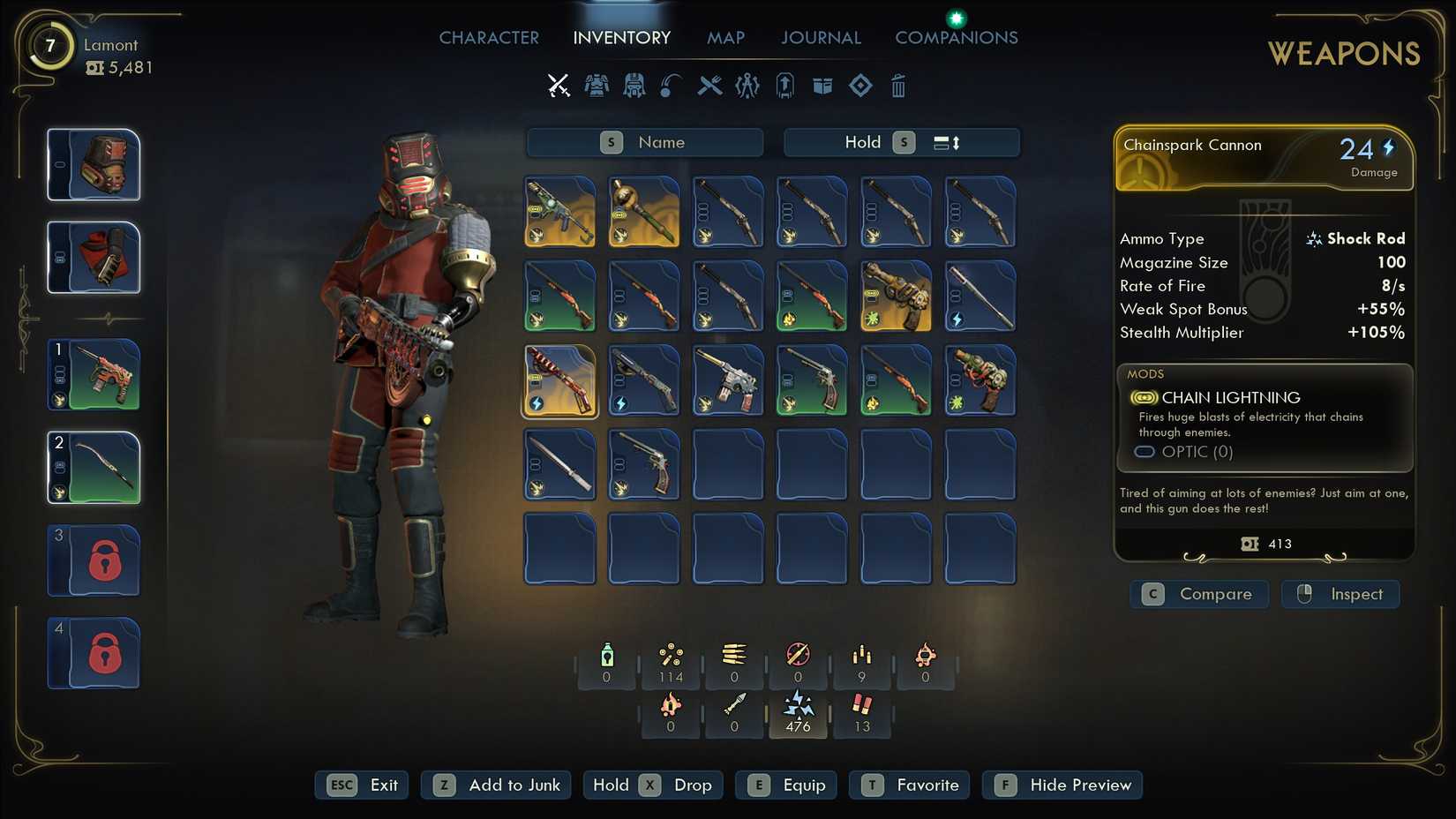Click the Compare button
Viewport: 1456px width, 819px height.
coord(1199,594)
